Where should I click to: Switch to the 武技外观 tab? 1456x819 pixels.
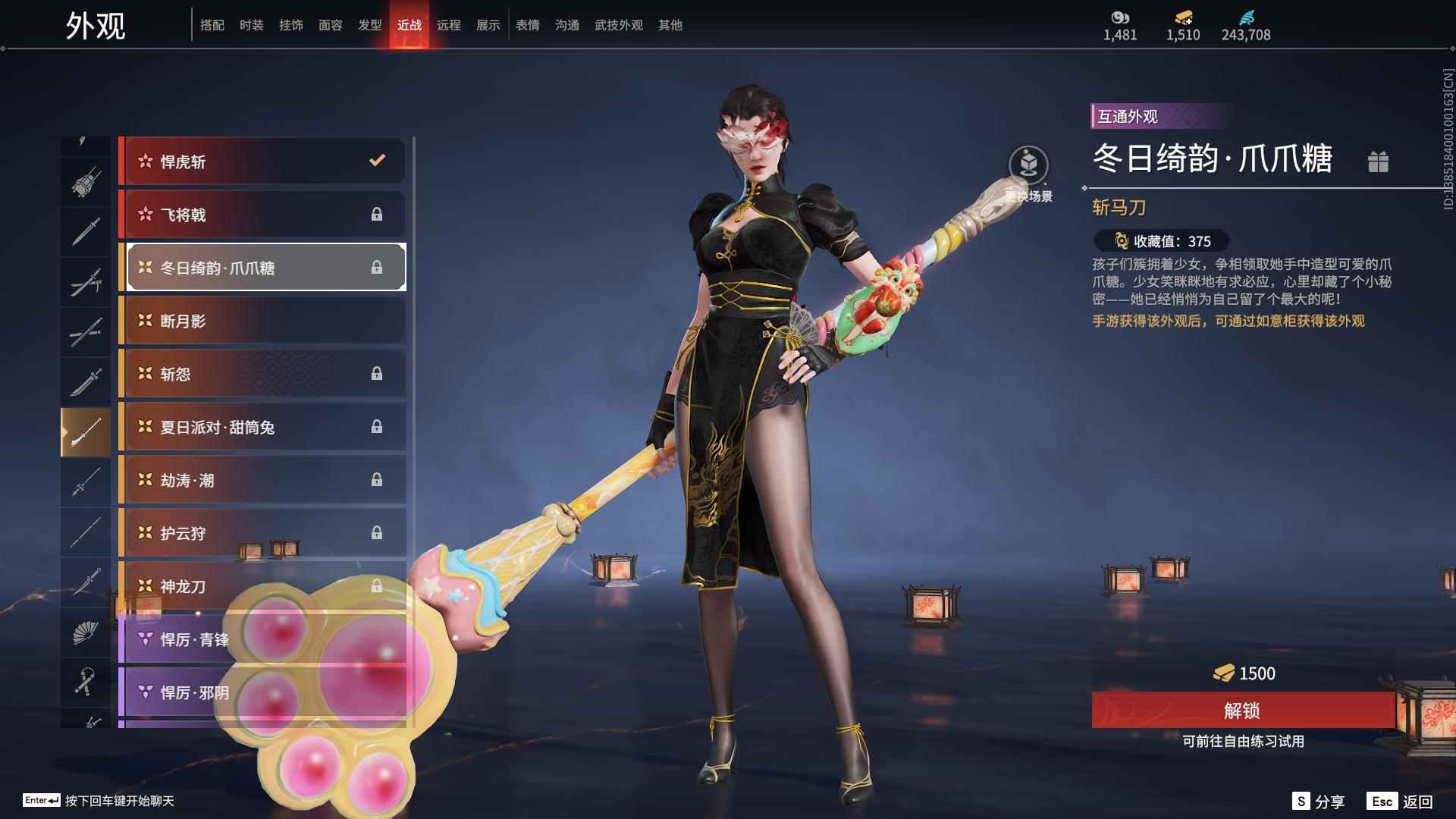tap(617, 24)
